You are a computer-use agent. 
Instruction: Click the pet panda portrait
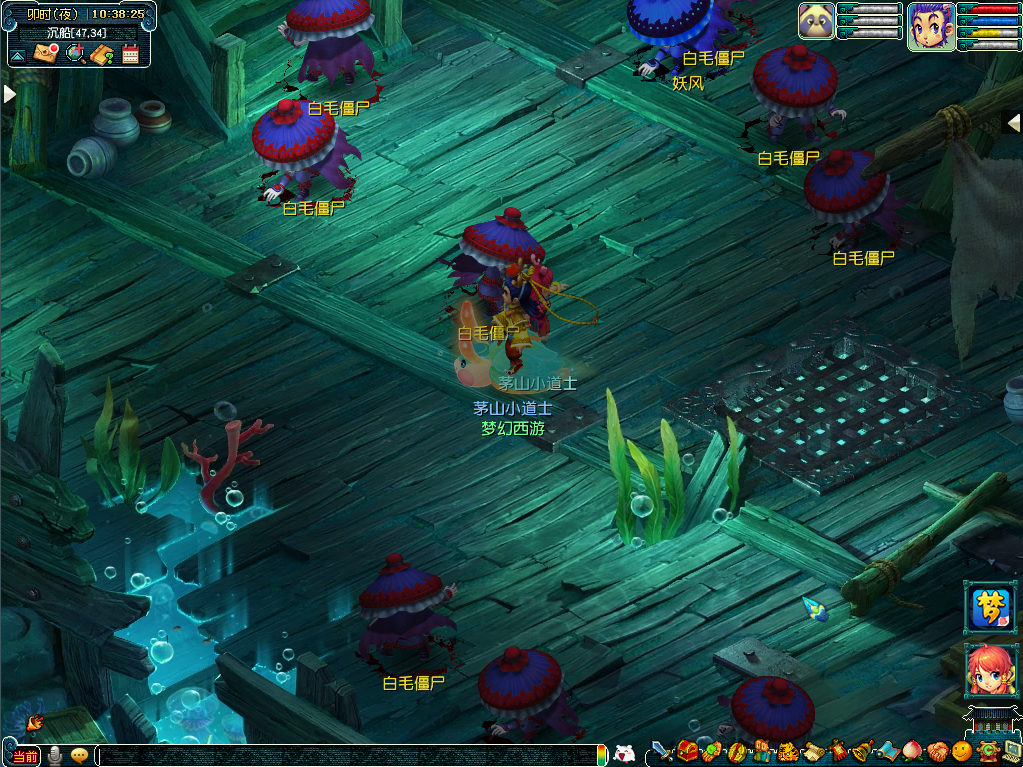816,21
